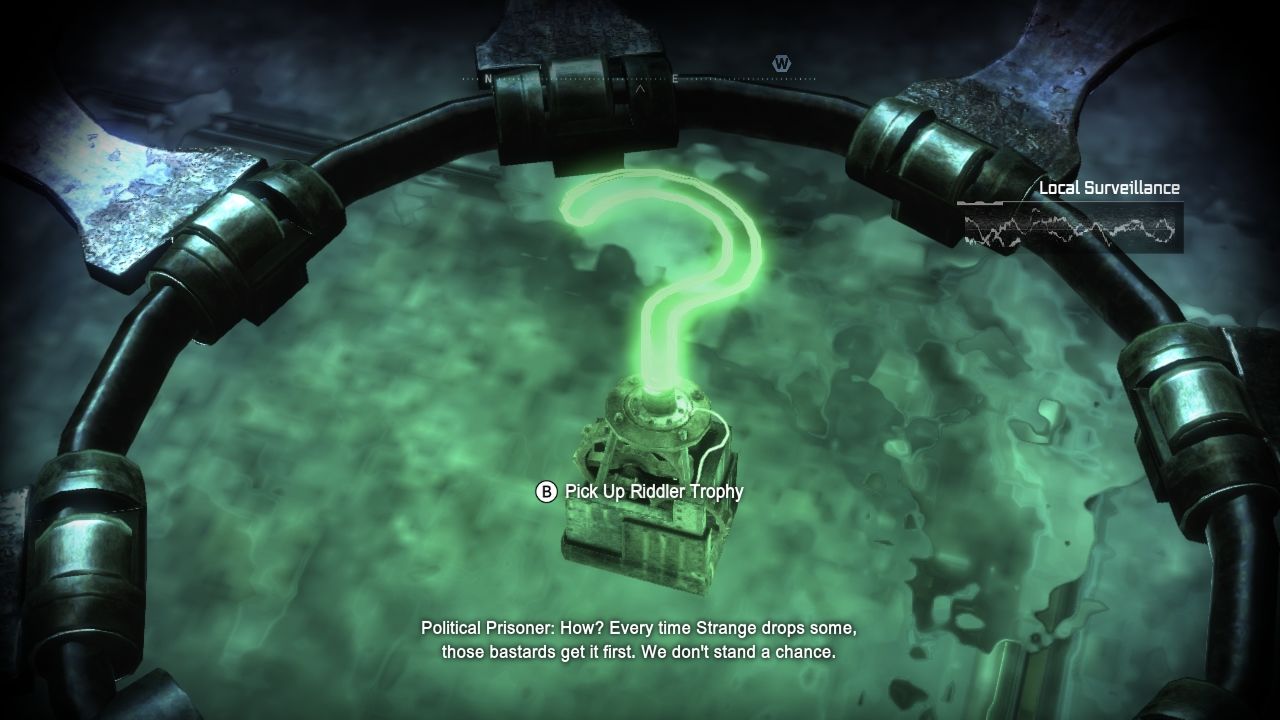1280x720 pixels.
Task: Select the compass heading strip
Action: (x=638, y=79)
